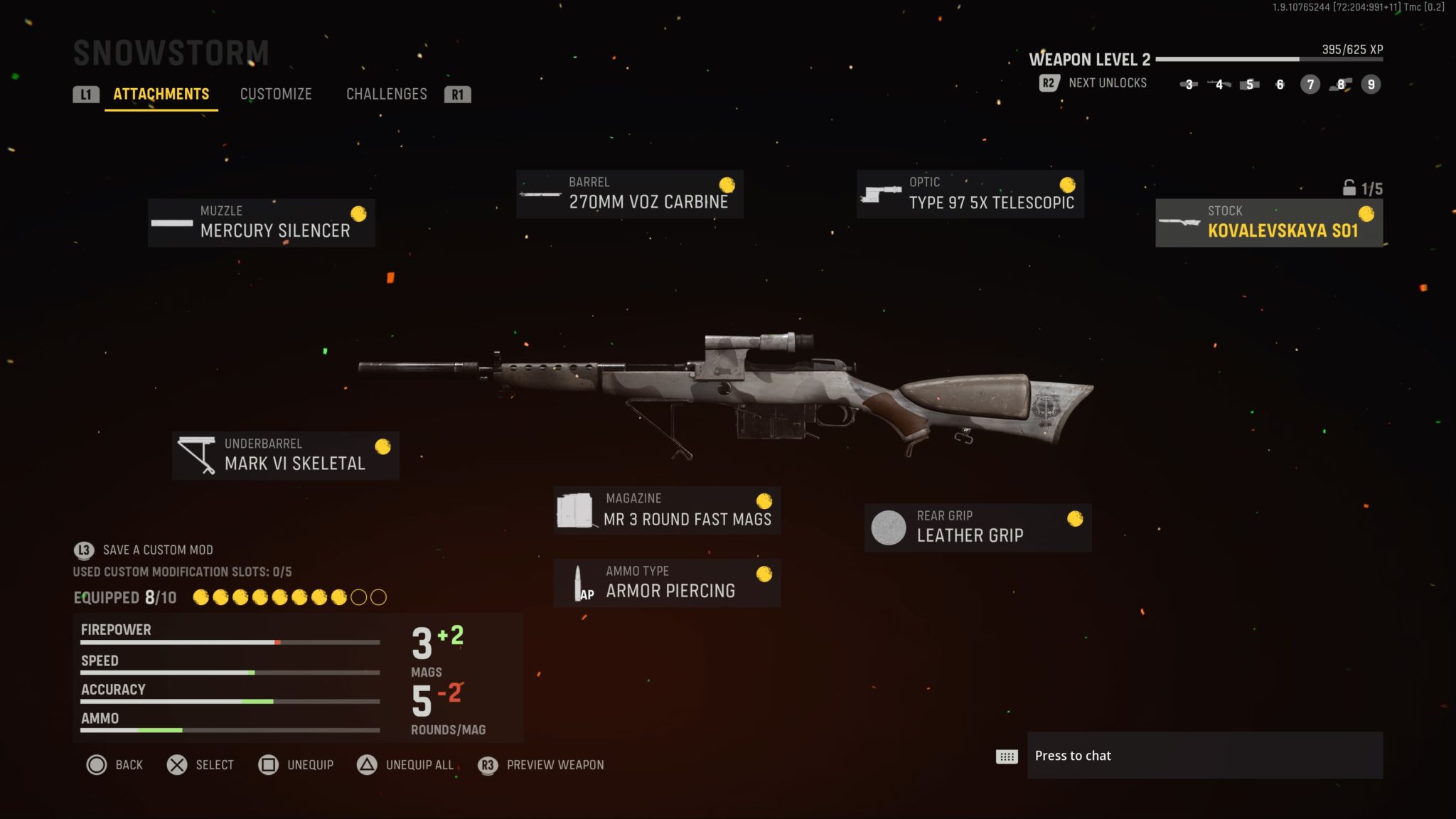Click the Firepower stat bar
Screen dimensions: 1456x819
point(229,641)
